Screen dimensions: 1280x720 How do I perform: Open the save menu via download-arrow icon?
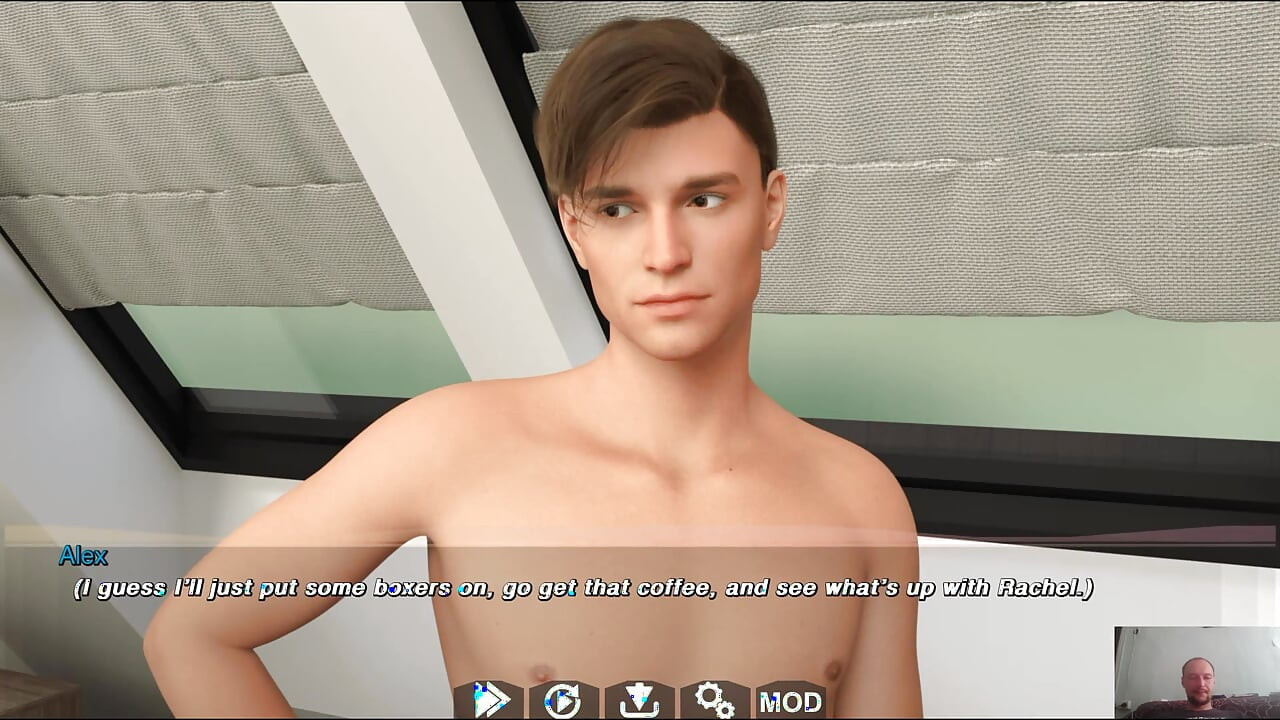point(639,700)
